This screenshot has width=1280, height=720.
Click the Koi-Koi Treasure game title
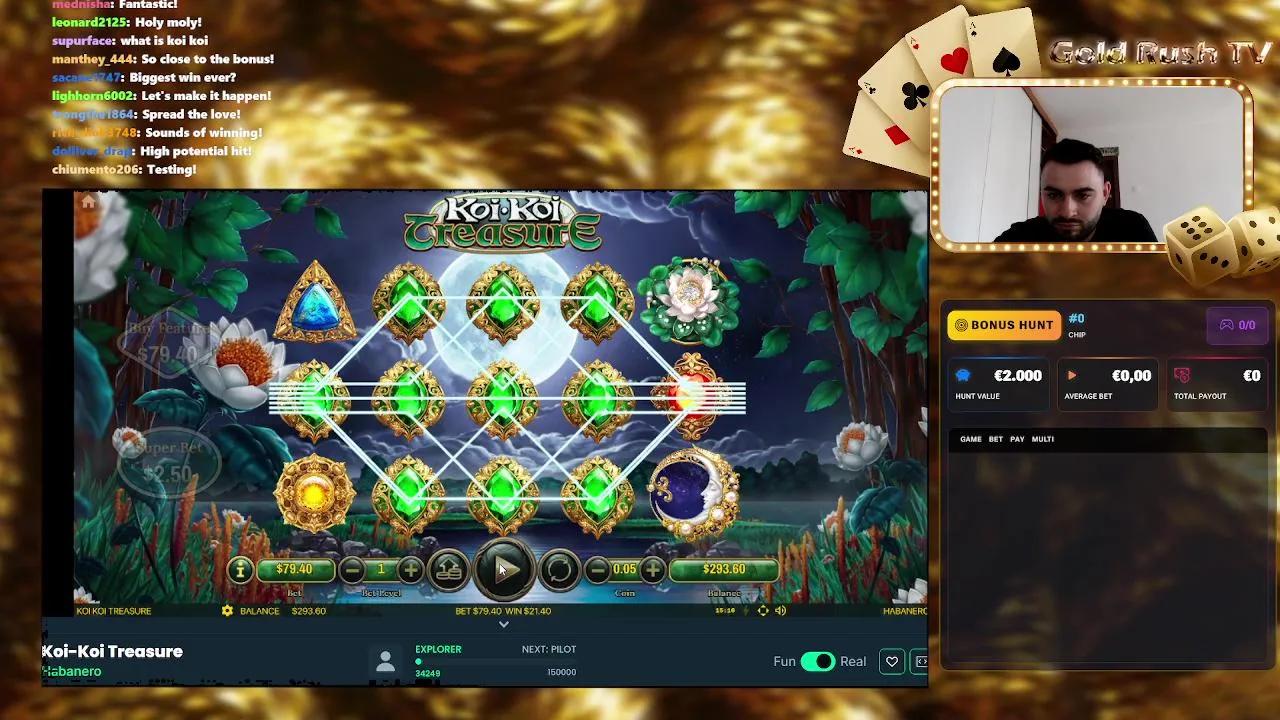tap(110, 651)
